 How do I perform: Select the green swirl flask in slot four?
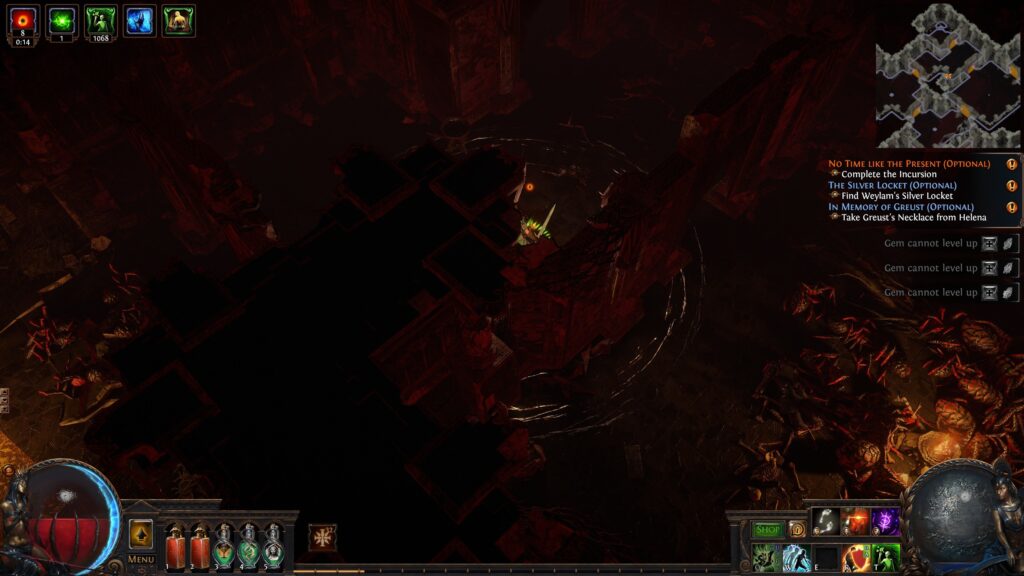[249, 546]
